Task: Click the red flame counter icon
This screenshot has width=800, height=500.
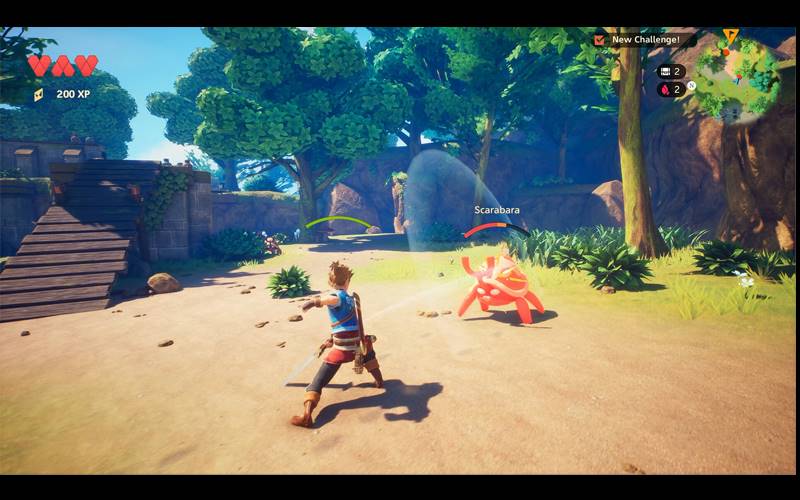Action: [x=662, y=89]
